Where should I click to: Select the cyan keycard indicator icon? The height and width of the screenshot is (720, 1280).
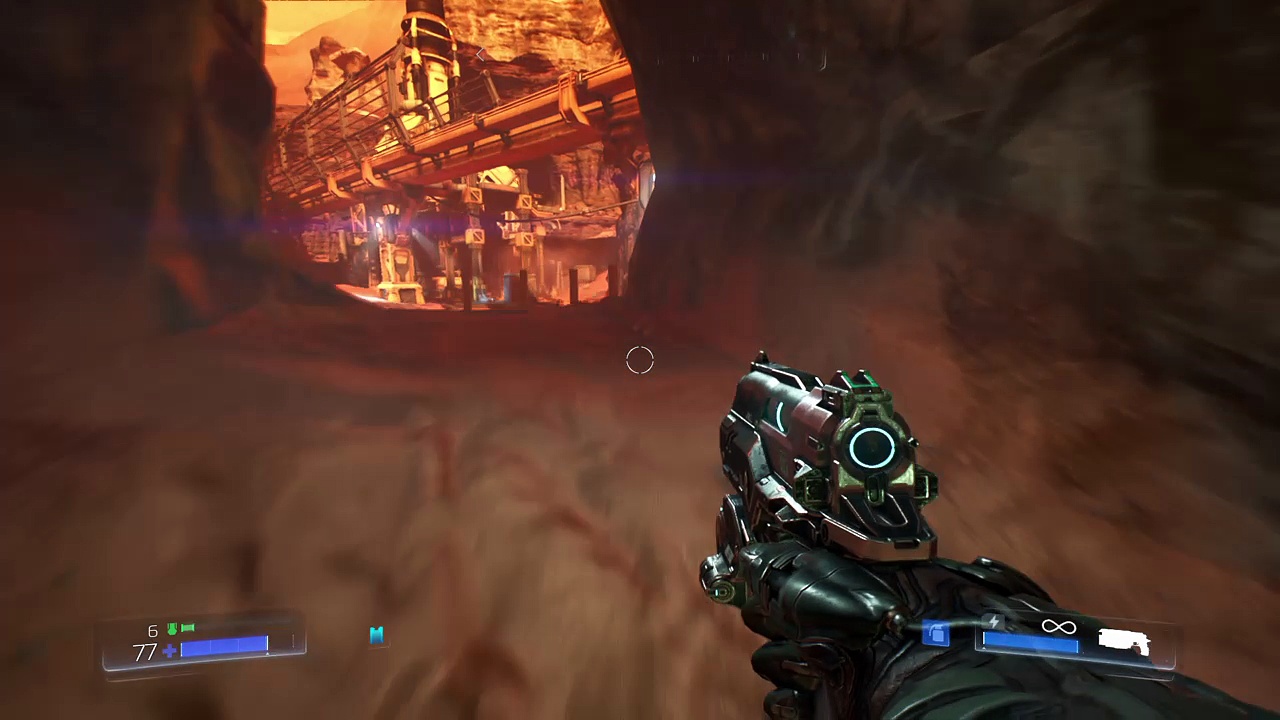coord(377,635)
